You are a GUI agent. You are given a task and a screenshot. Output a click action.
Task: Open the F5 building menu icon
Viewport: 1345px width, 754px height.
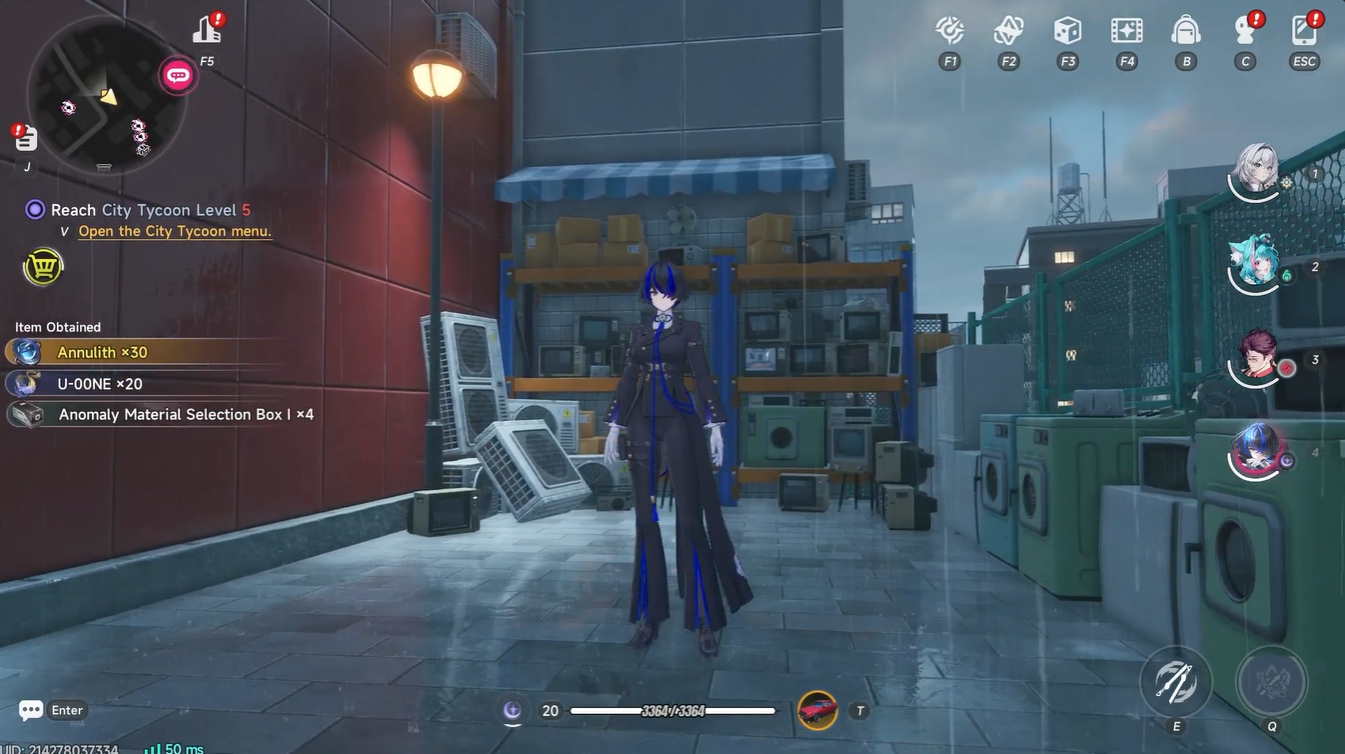tap(206, 30)
